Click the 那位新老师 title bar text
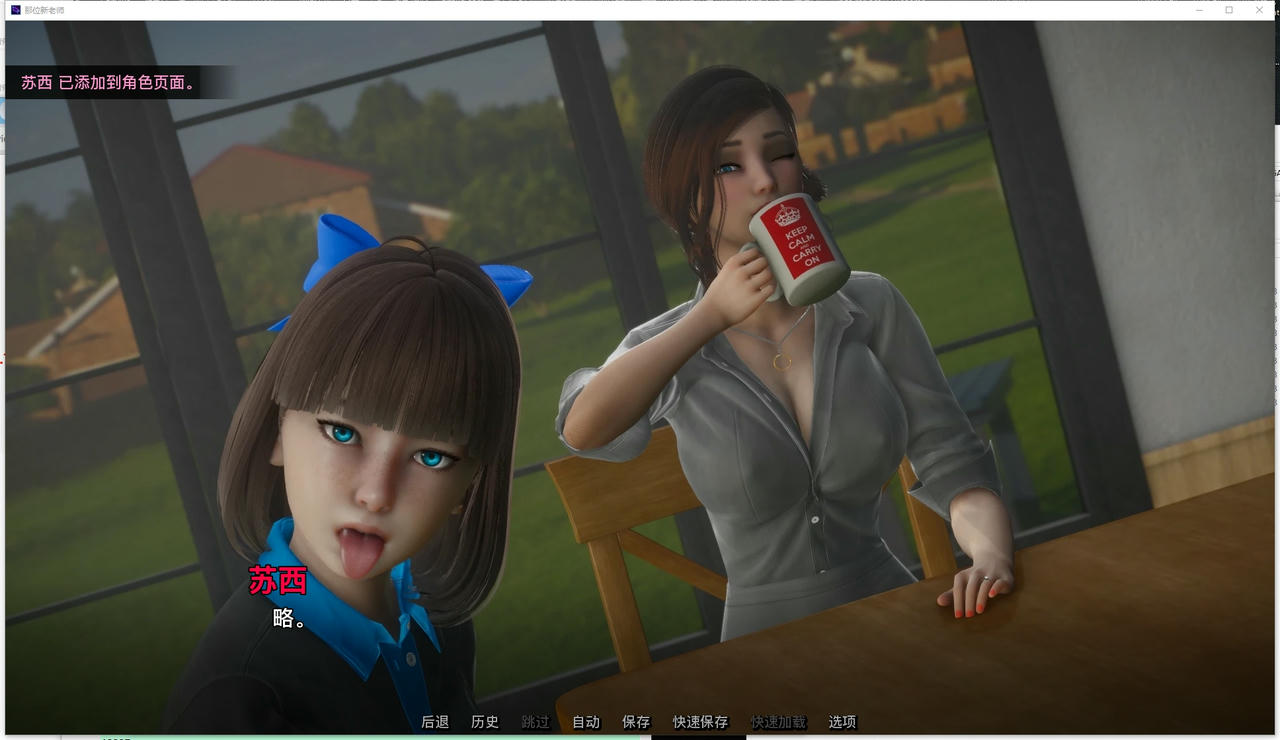The image size is (1280, 740). point(43,10)
